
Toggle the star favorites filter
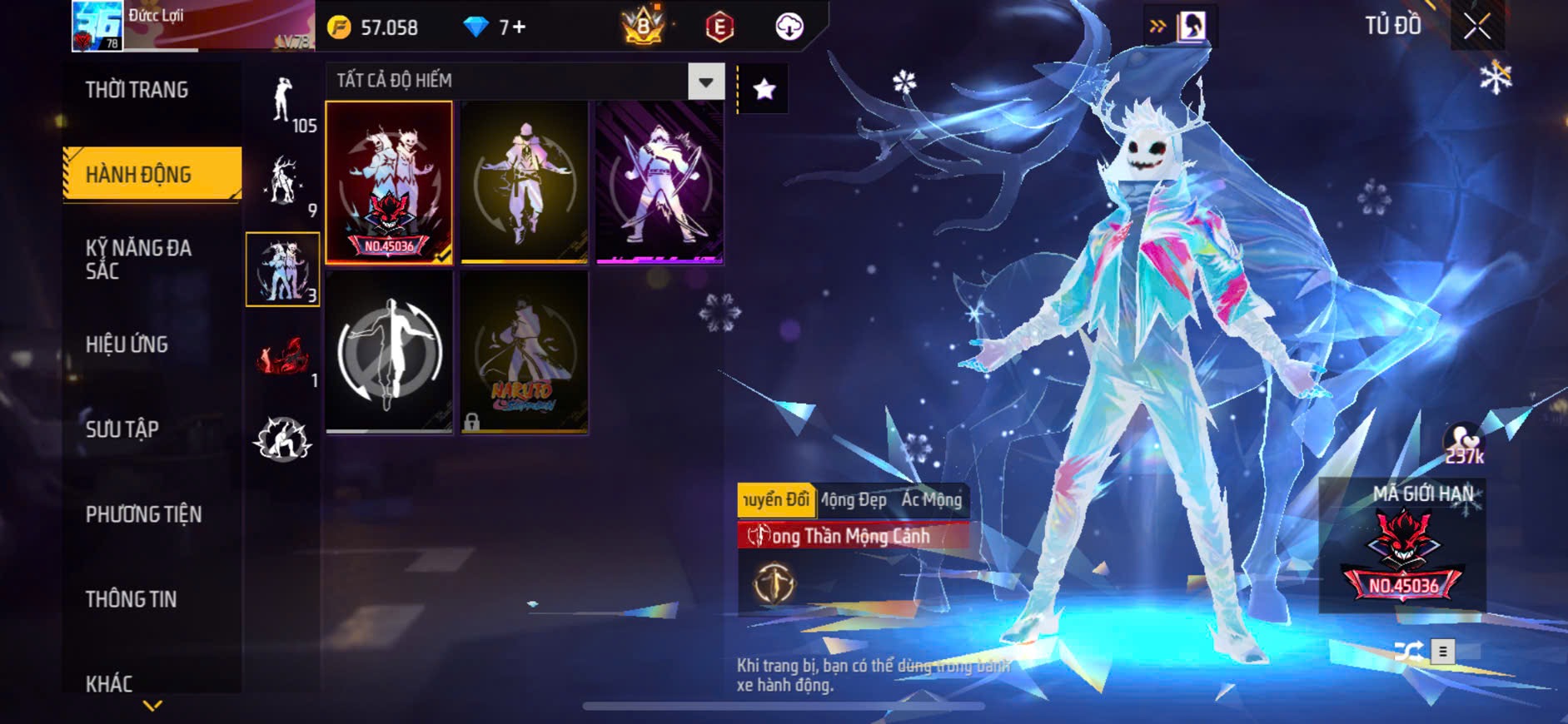[x=764, y=89]
